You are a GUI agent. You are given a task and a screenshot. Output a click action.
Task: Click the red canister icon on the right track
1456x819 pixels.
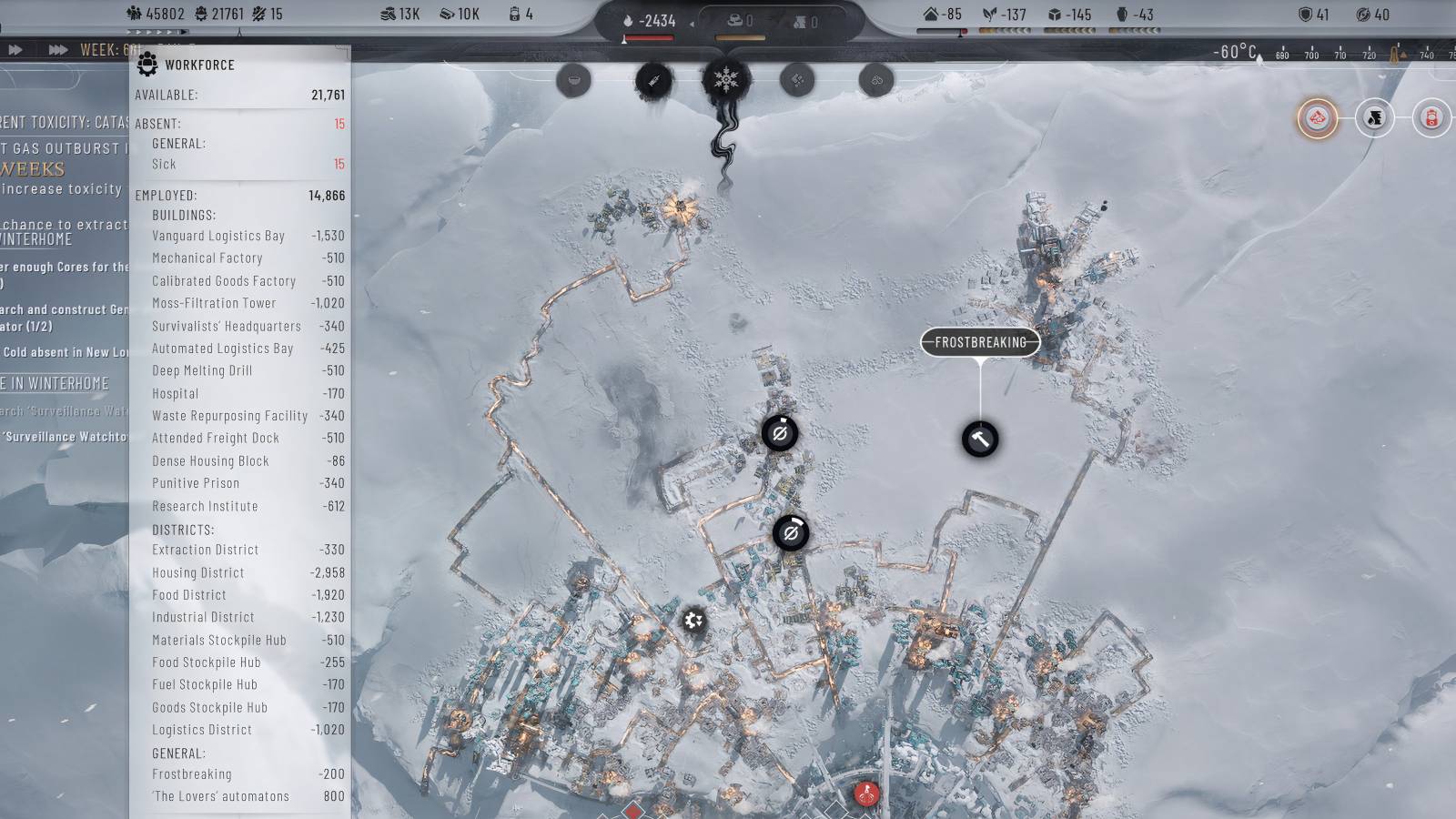pyautogui.click(x=1431, y=116)
